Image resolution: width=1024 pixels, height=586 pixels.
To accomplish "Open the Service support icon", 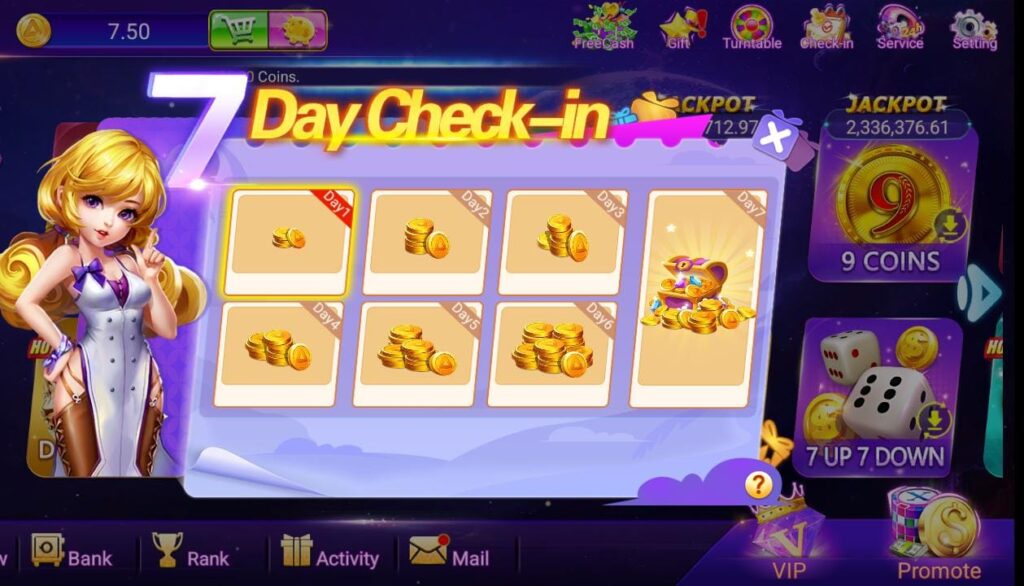I will click(900, 27).
